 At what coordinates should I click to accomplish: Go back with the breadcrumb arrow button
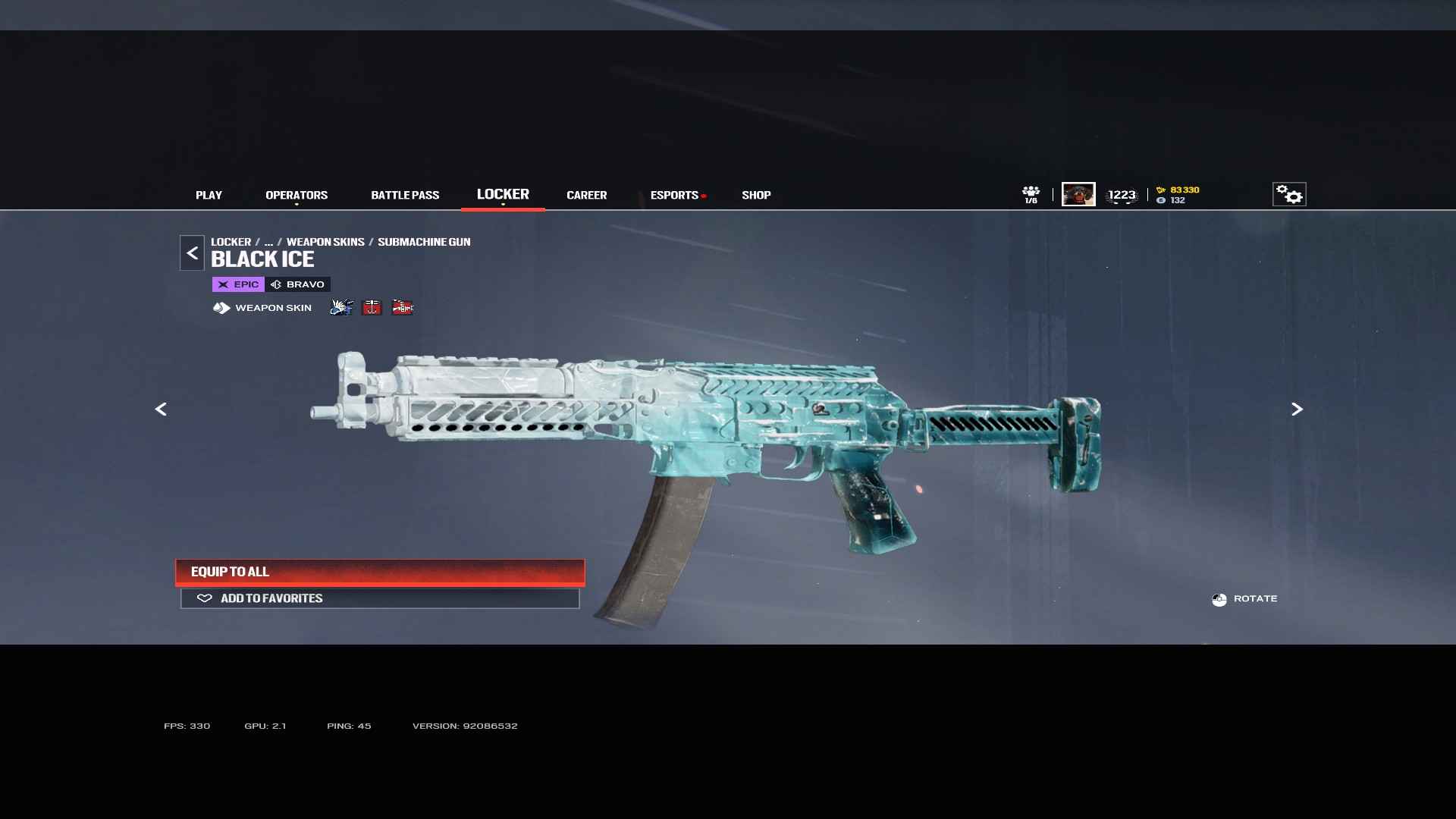click(192, 253)
